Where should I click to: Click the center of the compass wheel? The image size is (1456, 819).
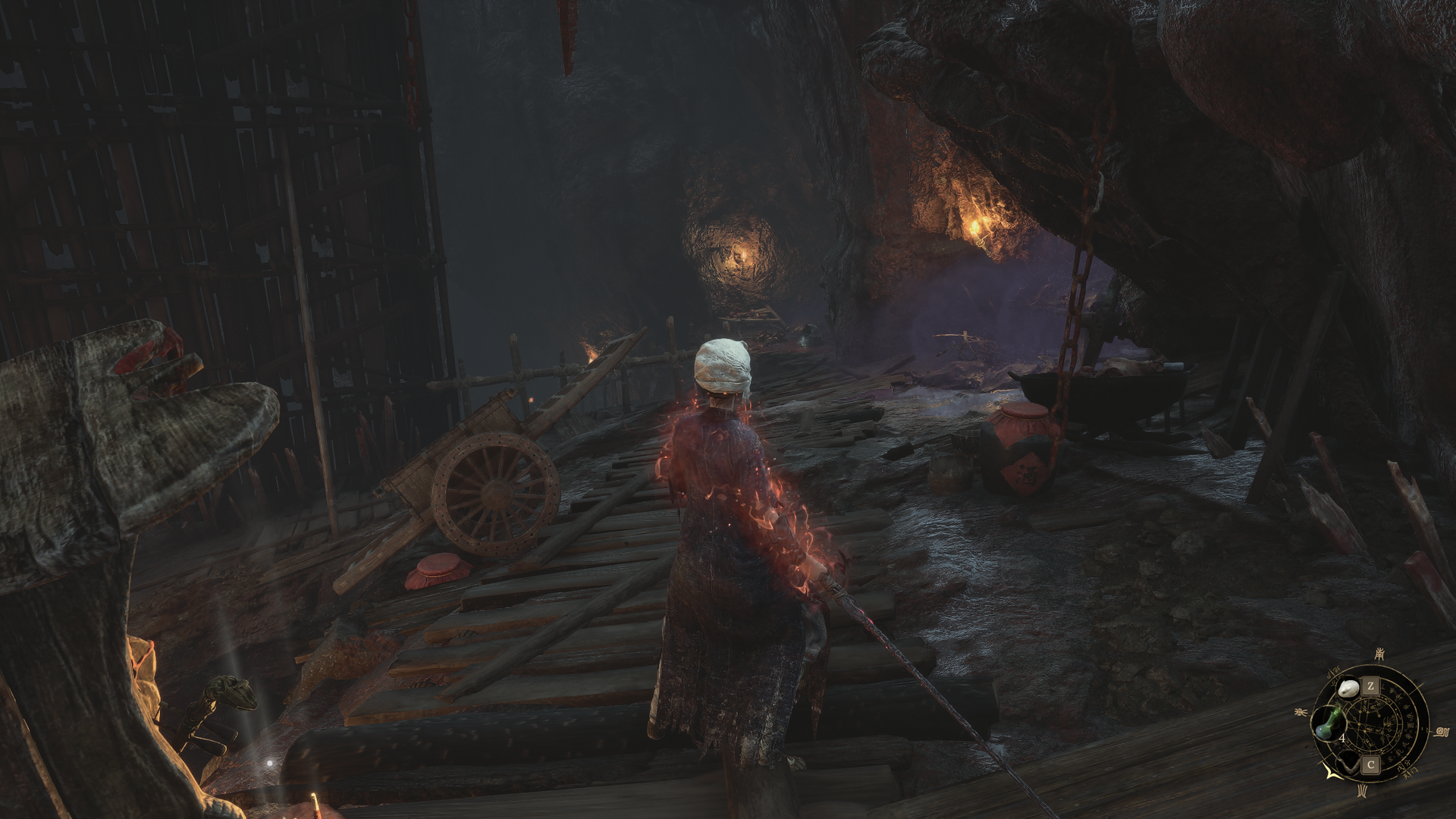pos(1371,726)
